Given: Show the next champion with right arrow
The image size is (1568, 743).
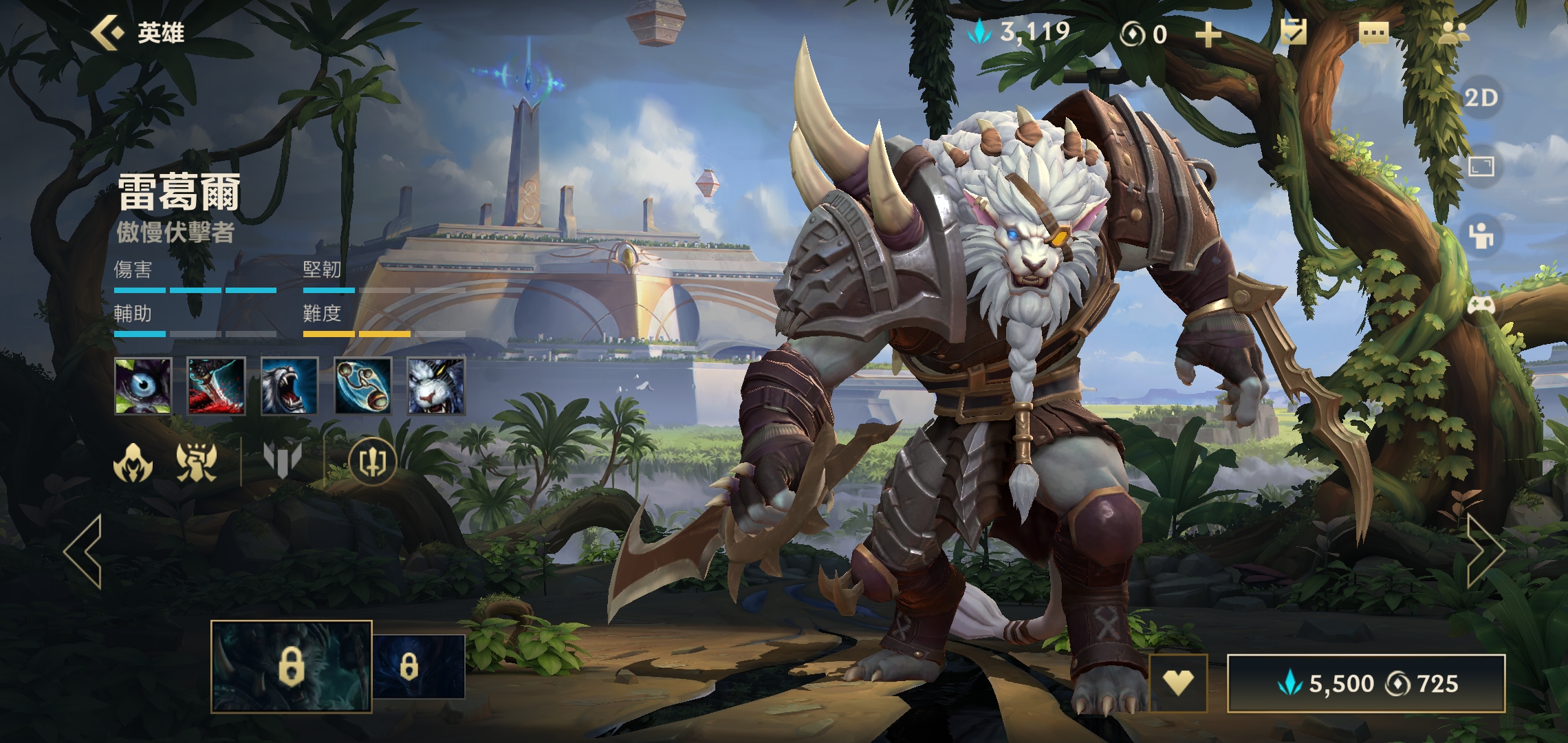Looking at the screenshot, I should click(x=1484, y=551).
